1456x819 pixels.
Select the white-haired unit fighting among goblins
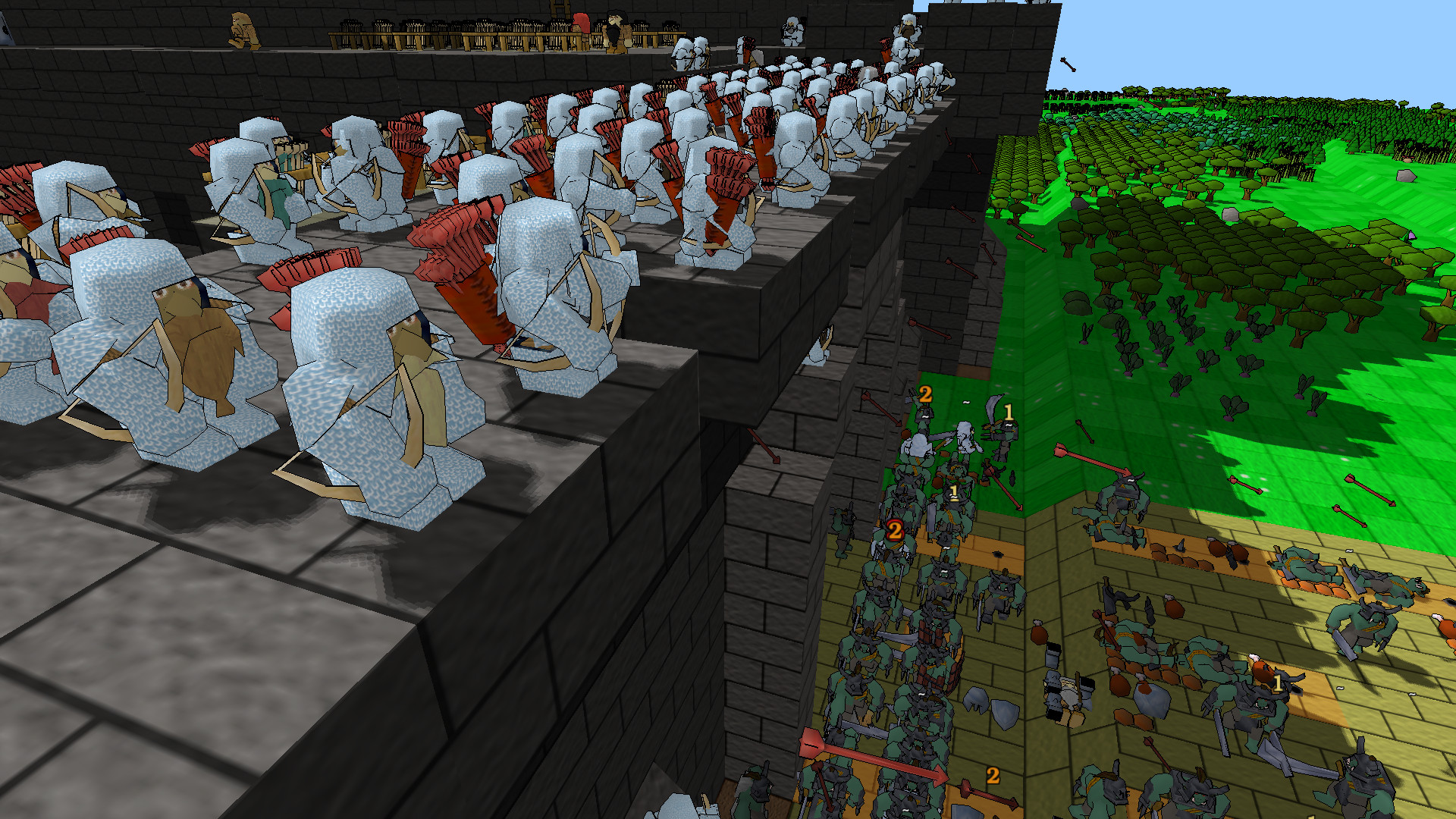963,438
